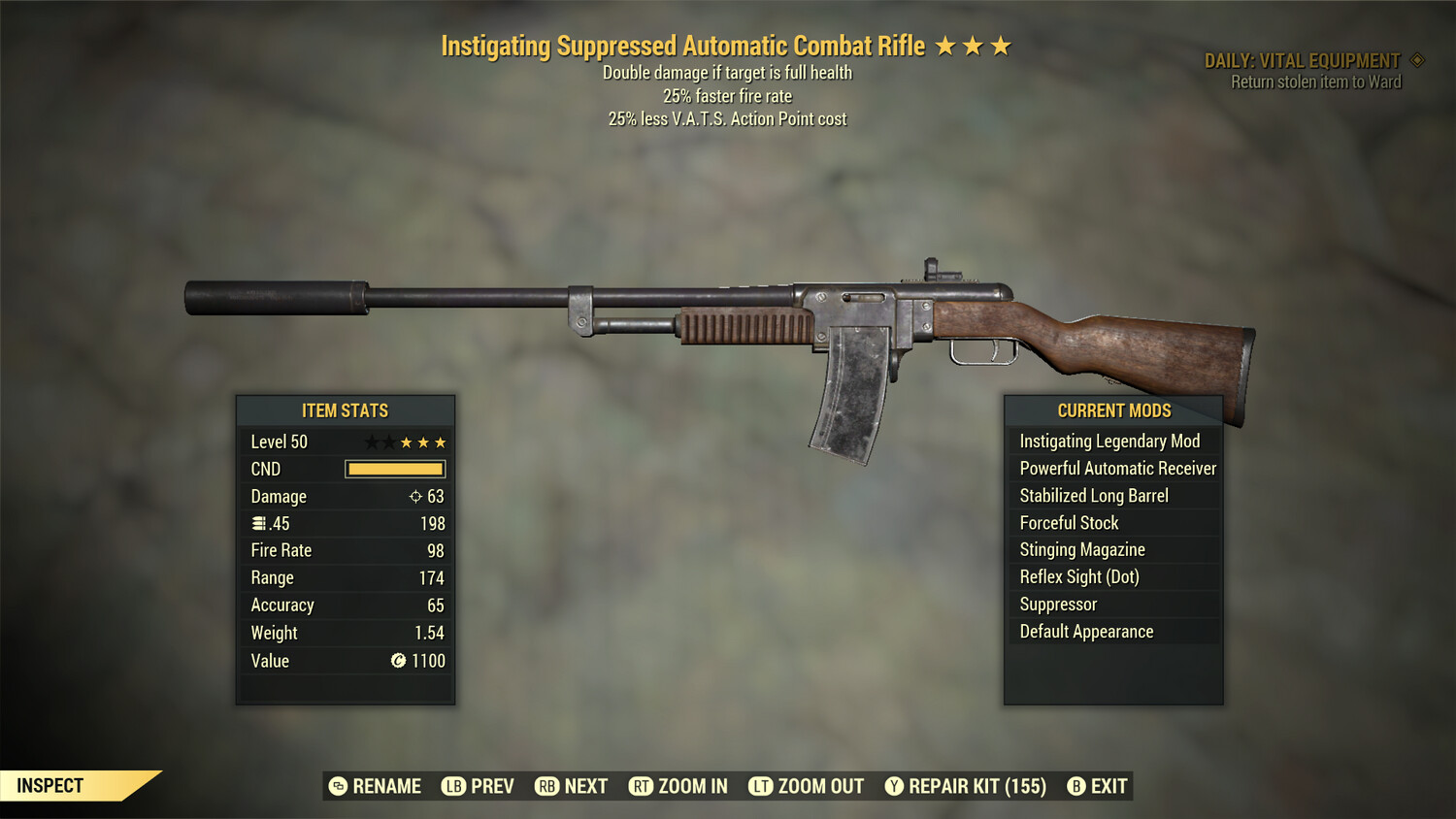Click the .45 ammo icon in Item Stats
Screen dimensions: 1456x819
[260, 523]
